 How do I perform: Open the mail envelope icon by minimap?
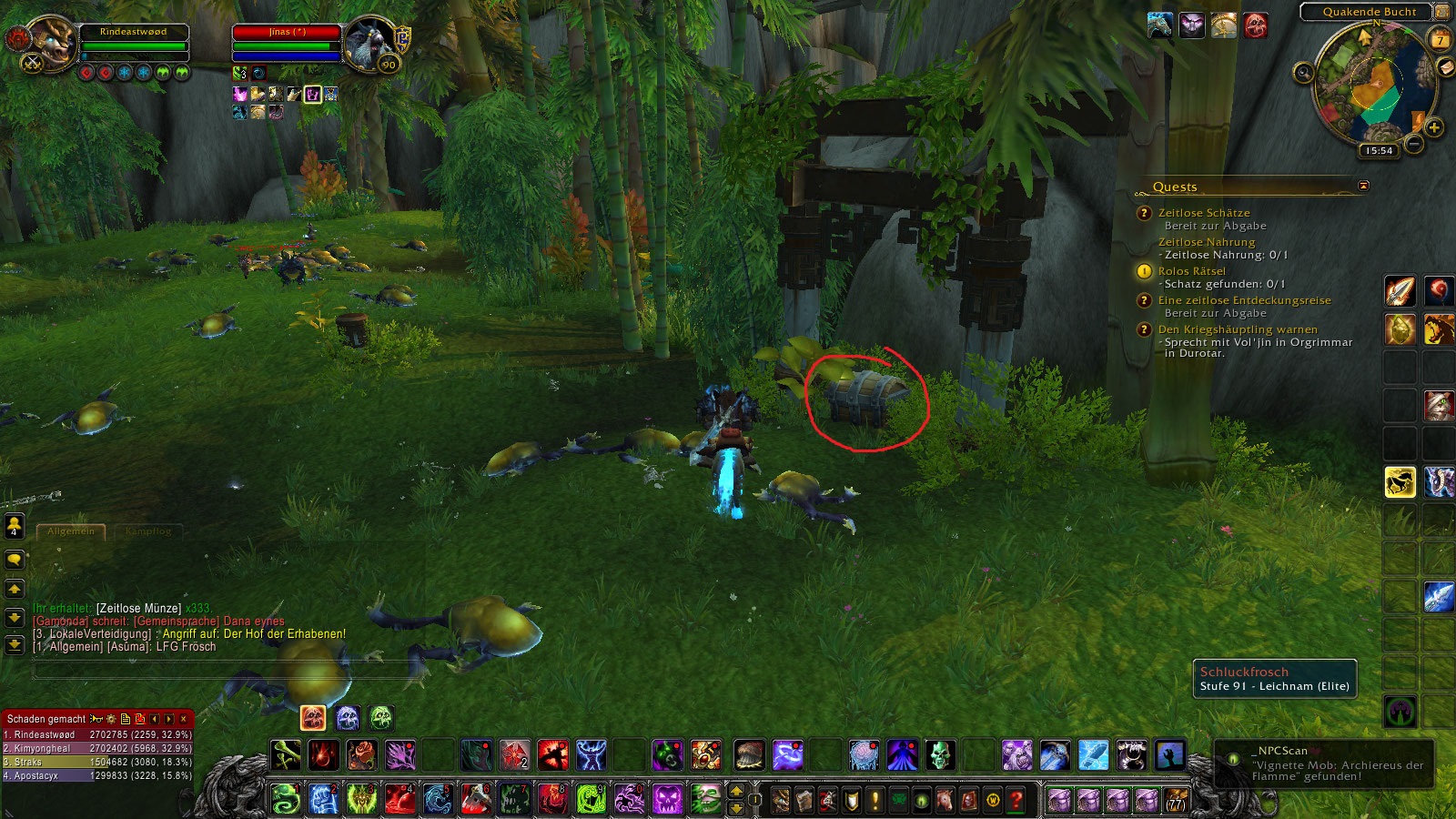(1445, 67)
